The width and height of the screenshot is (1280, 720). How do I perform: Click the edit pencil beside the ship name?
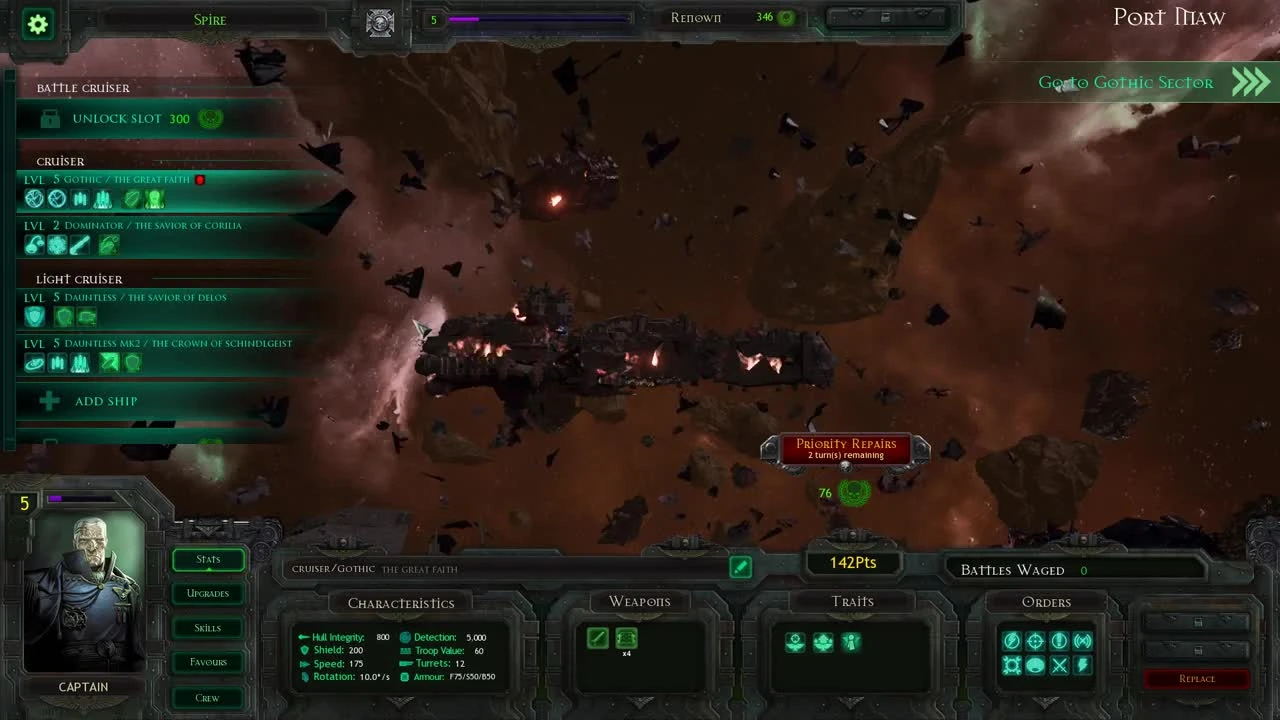[740, 567]
